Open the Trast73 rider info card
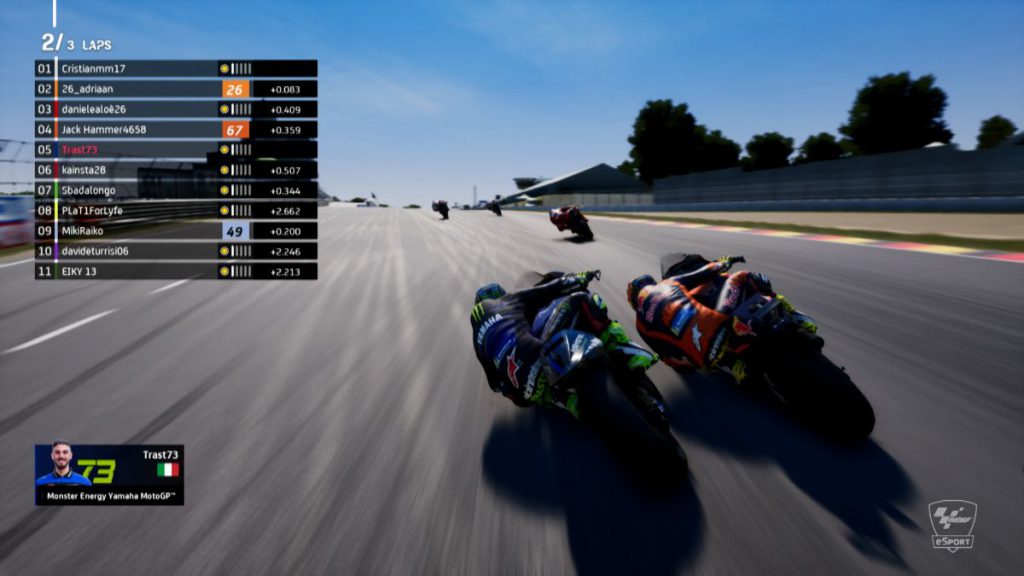 [x=109, y=474]
